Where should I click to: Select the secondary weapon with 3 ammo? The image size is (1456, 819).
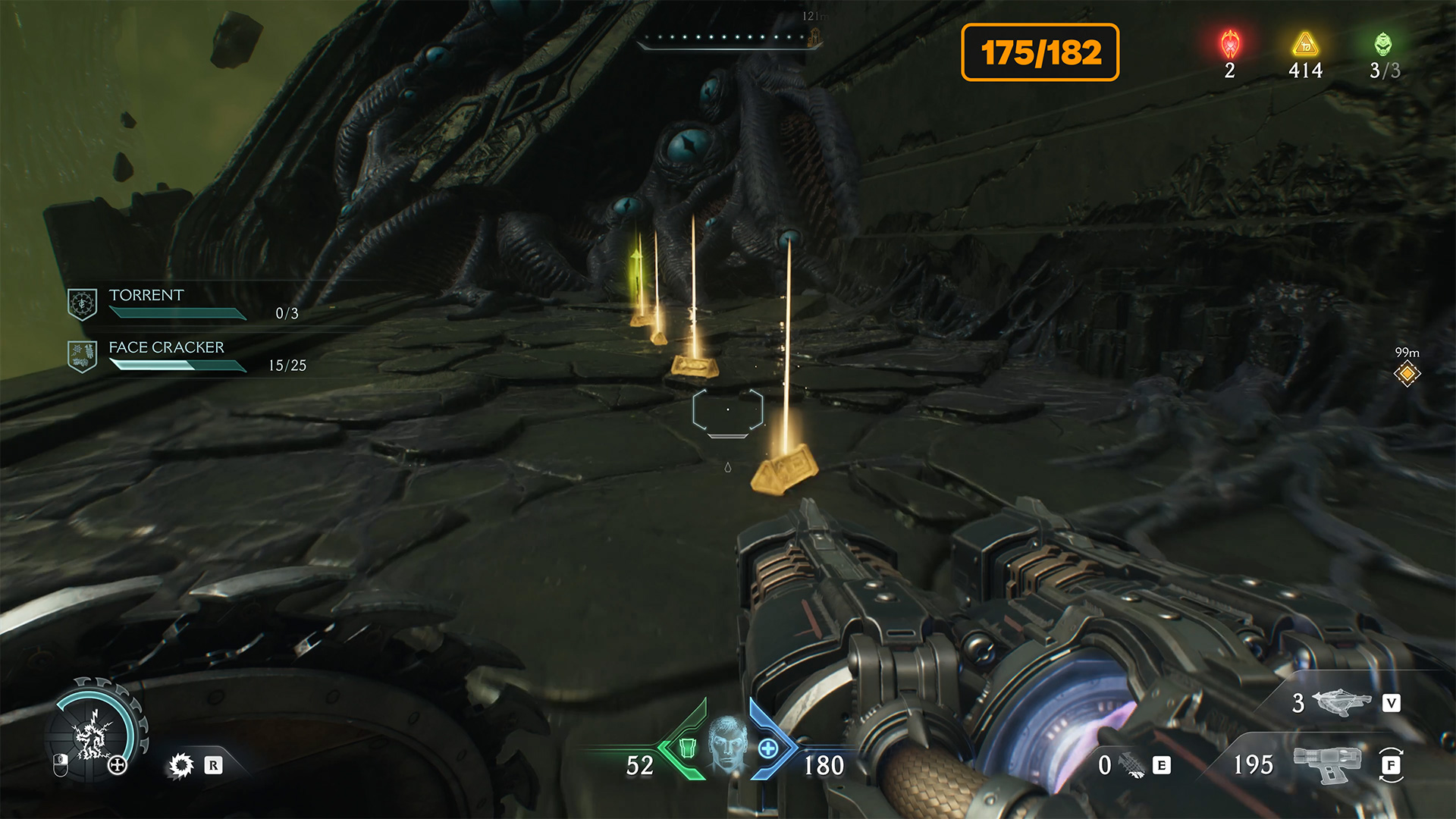click(1341, 703)
